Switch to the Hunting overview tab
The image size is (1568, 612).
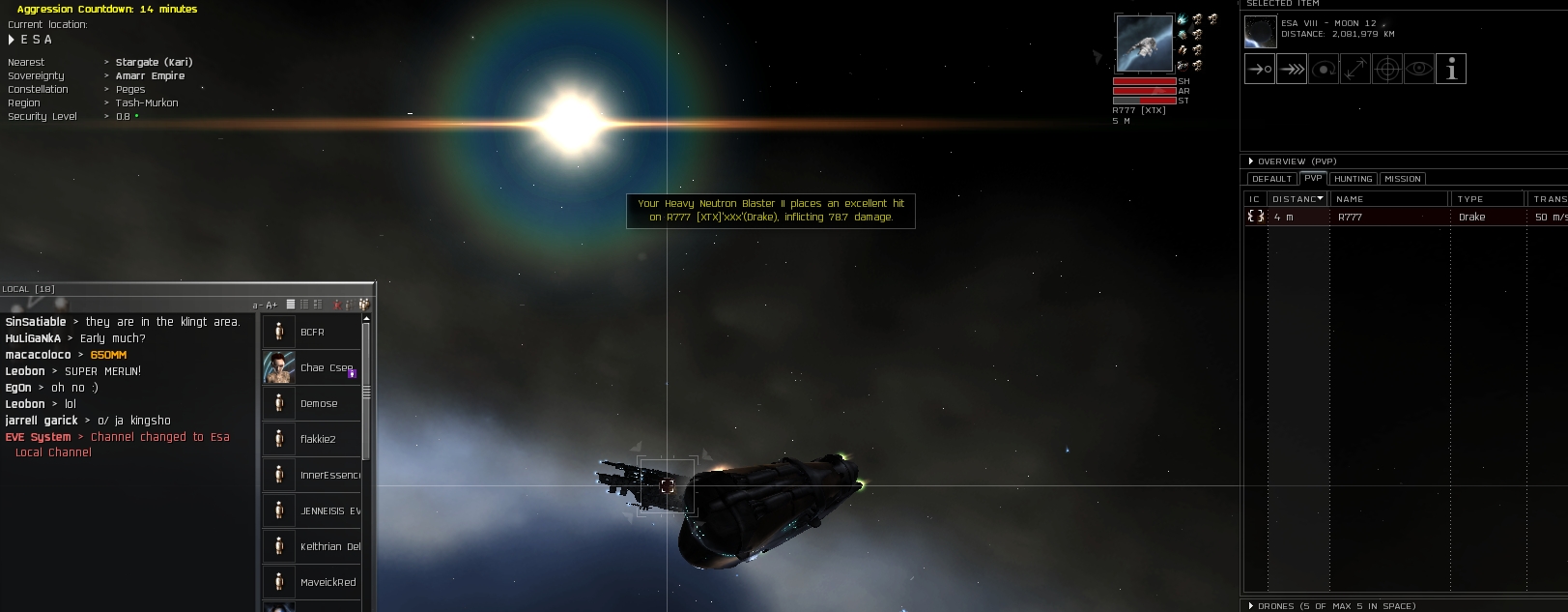(x=1353, y=179)
